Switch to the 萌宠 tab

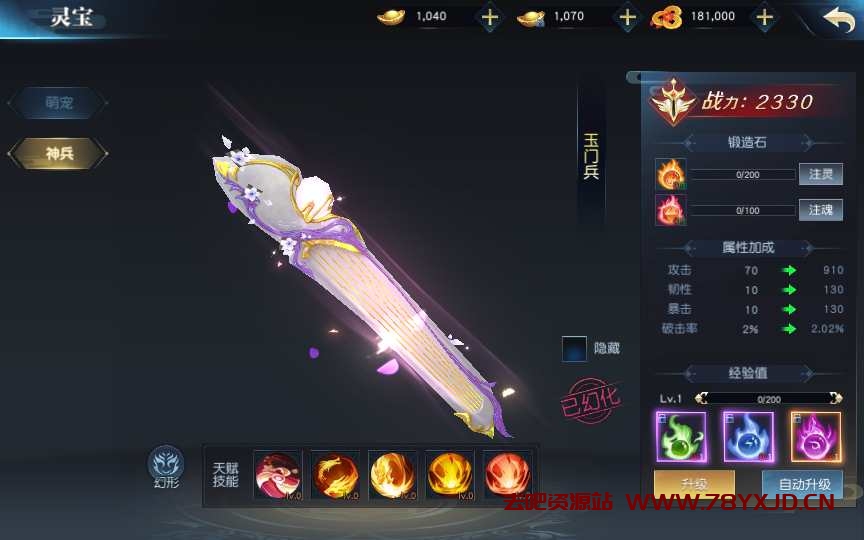click(x=57, y=102)
